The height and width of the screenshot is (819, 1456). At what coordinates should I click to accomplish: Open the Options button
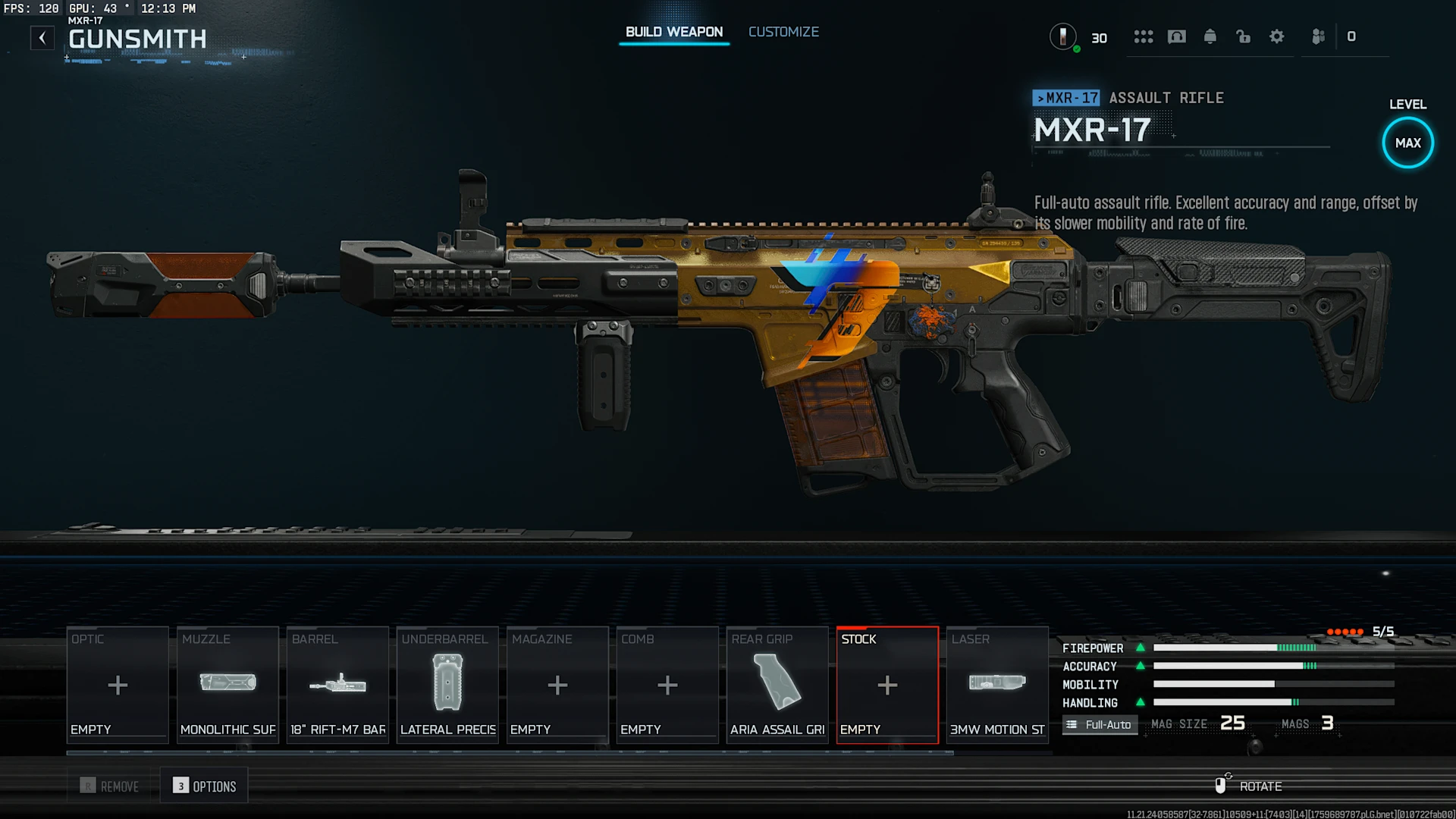pos(205,786)
